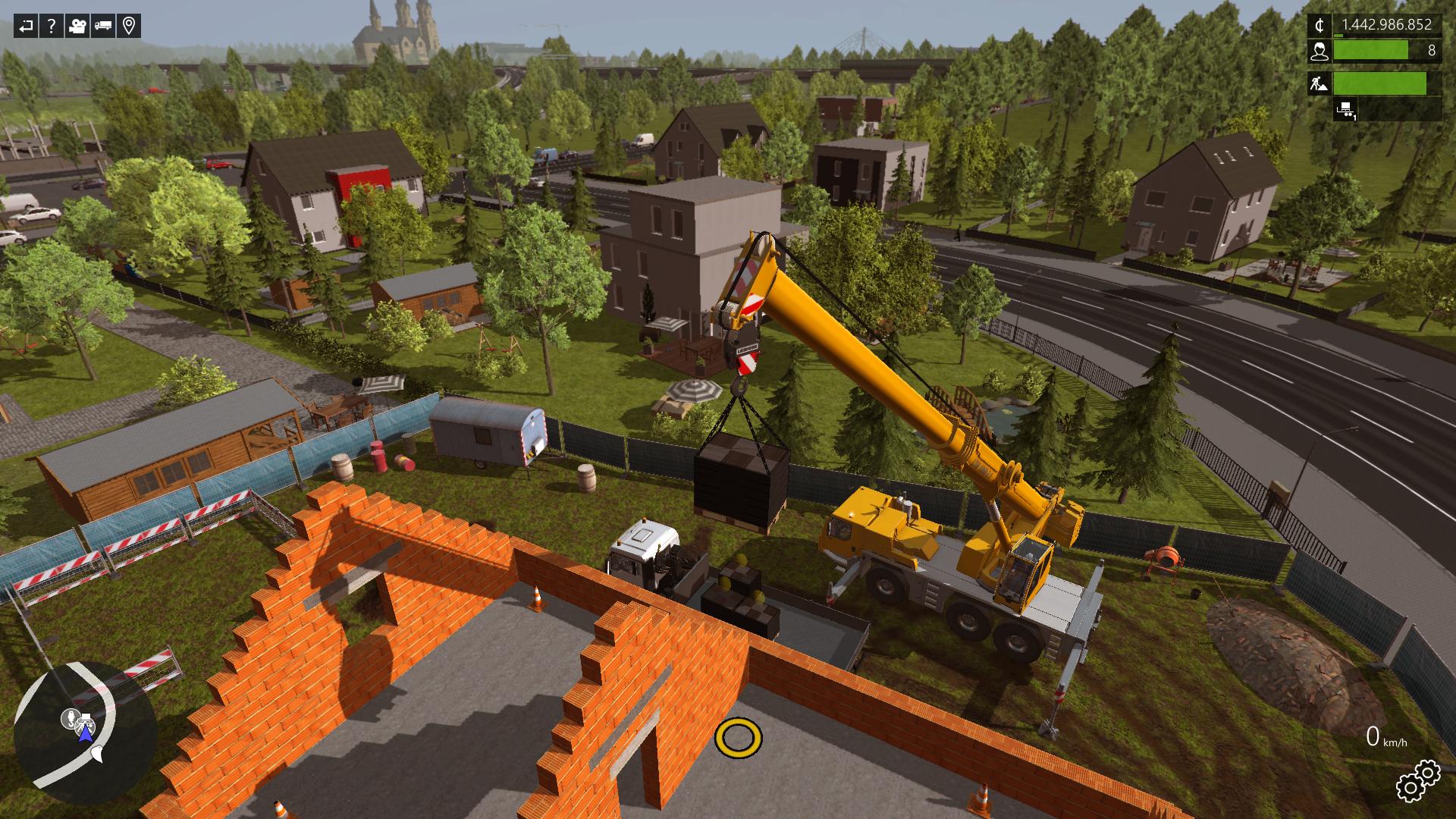
Task: Open the question mark help button
Action: (x=52, y=27)
